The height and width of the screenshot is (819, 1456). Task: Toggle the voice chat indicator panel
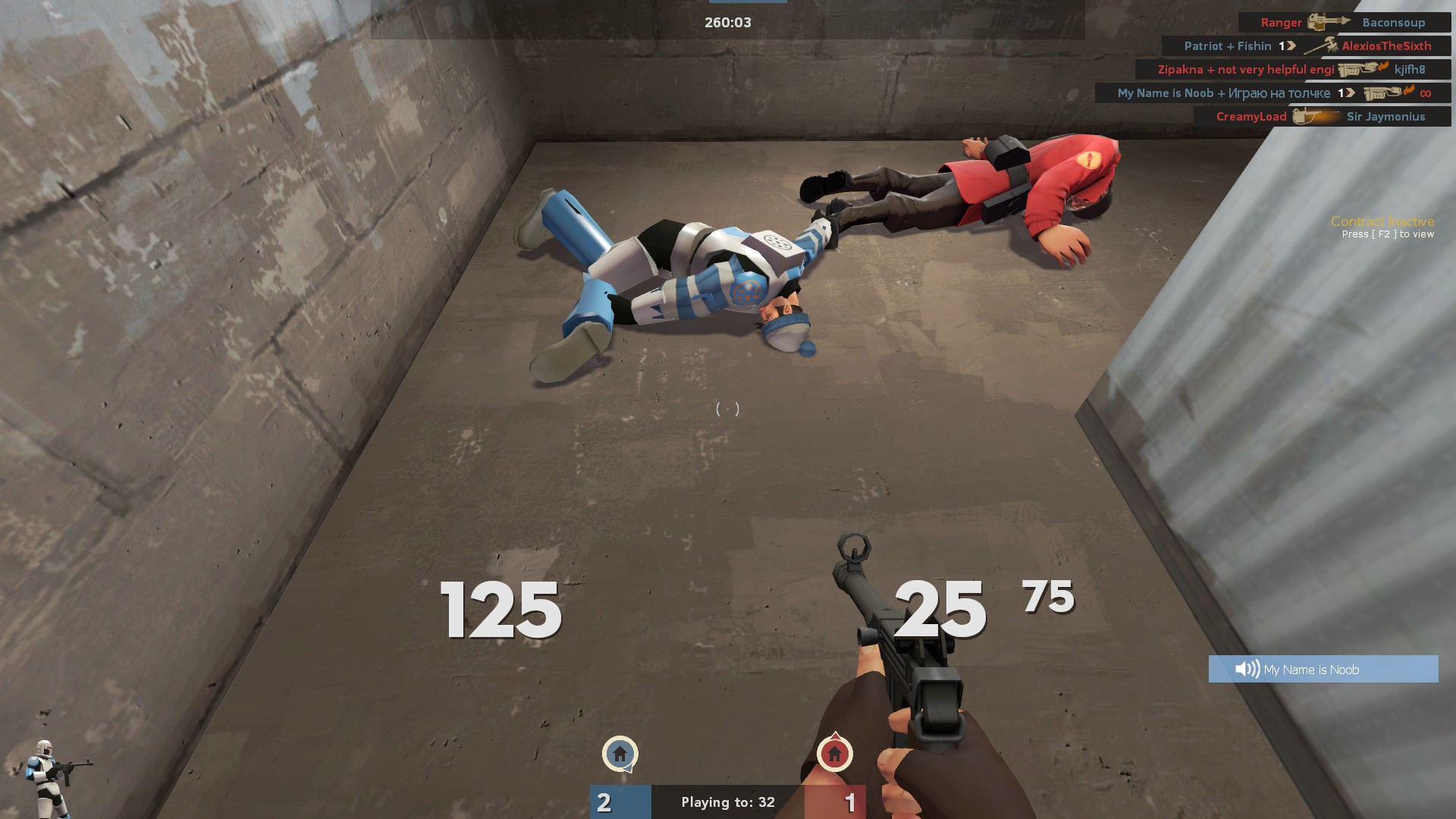pos(1323,669)
